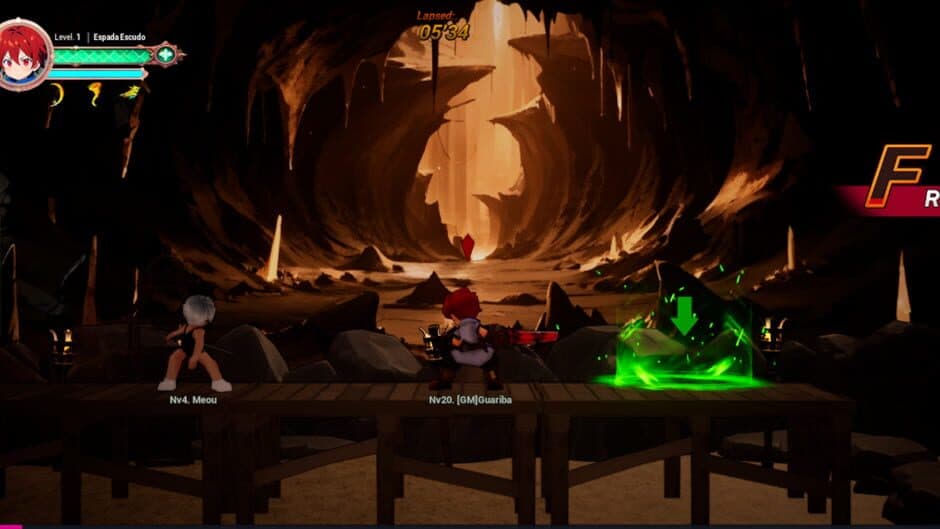Select the yellow crescent slash skill icon

pos(57,94)
